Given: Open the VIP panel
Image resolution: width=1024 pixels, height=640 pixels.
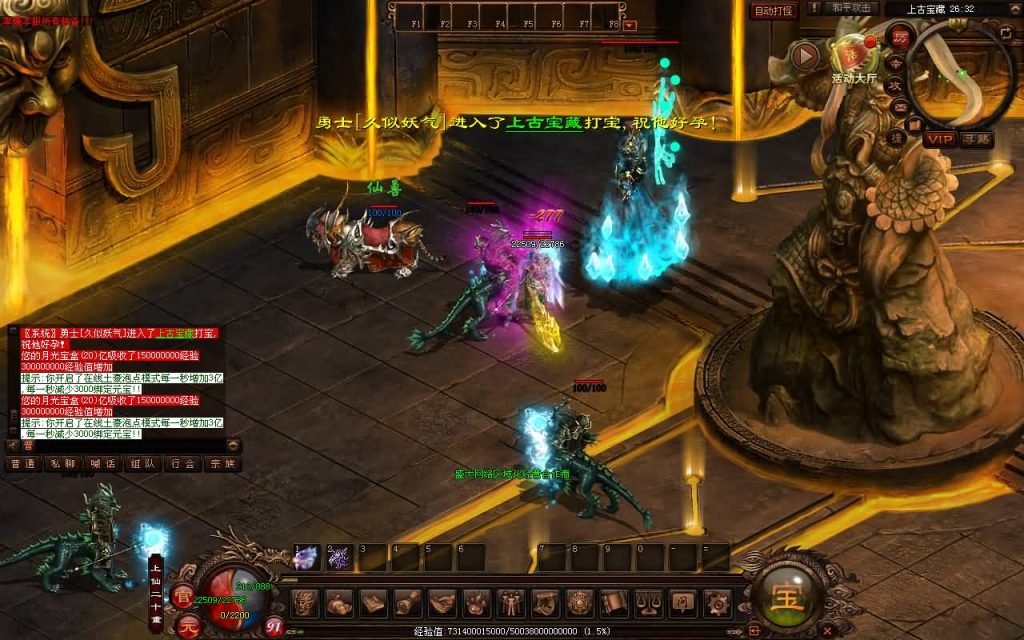Looking at the screenshot, I should (940, 139).
